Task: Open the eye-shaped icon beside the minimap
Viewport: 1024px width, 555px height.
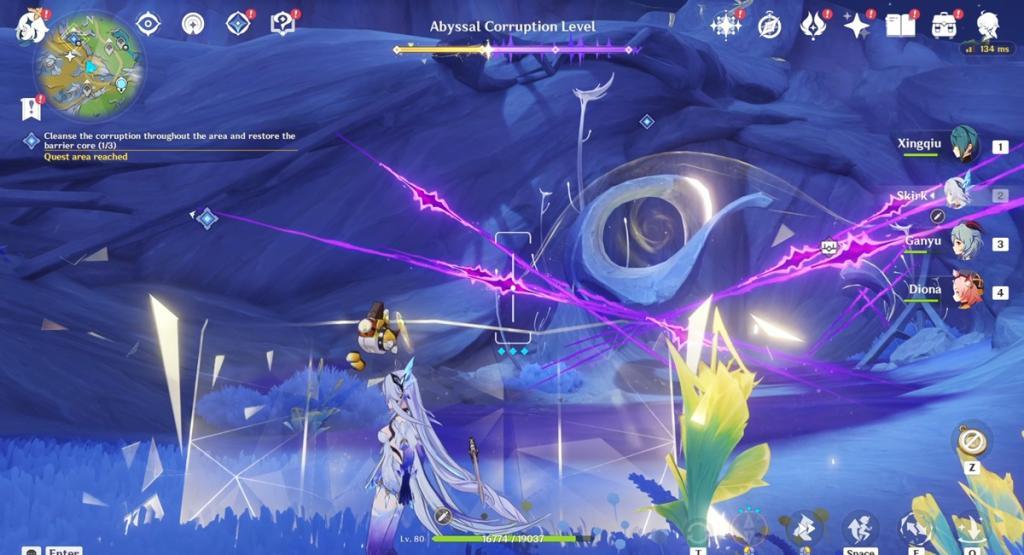Action: tap(148, 23)
